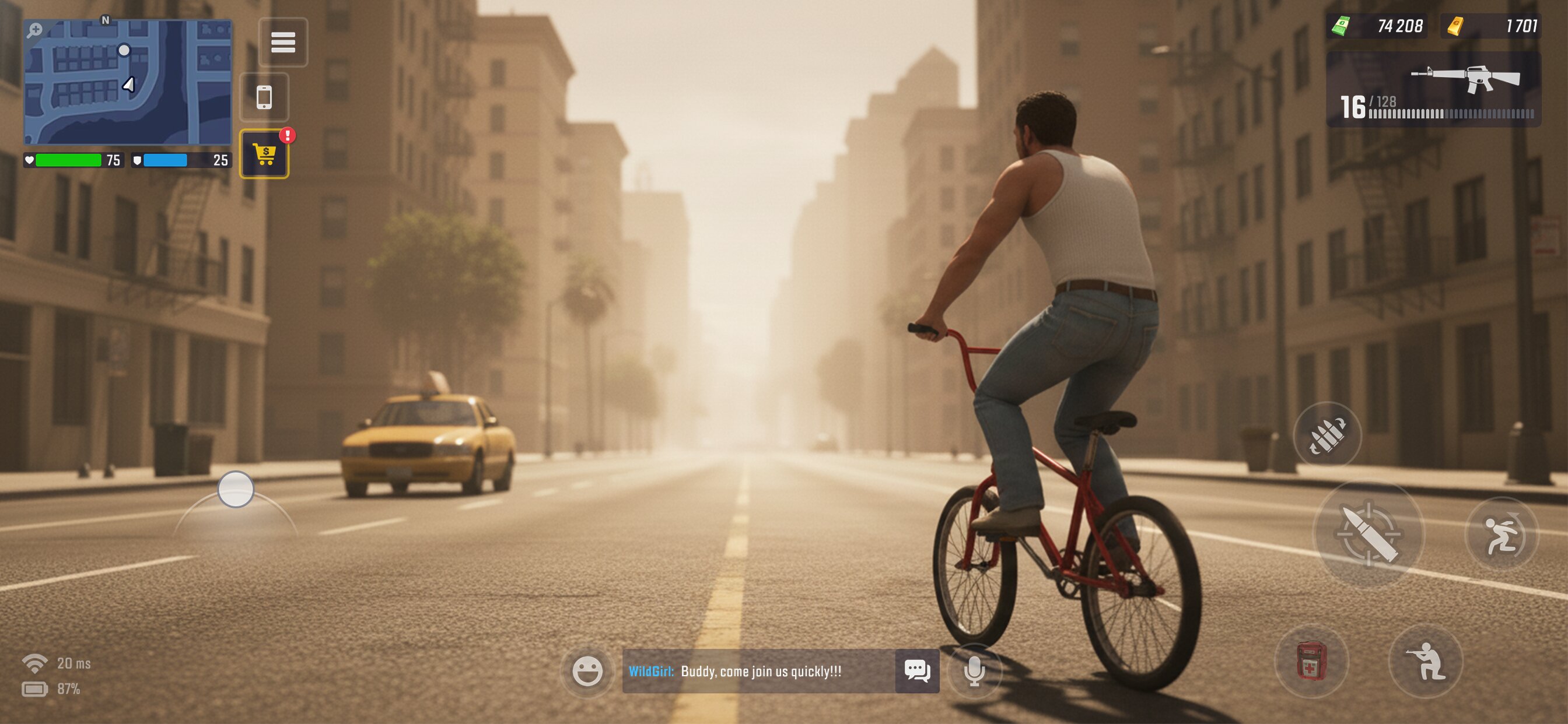
Task: Open the chat window speech bubbles
Action: [x=916, y=671]
